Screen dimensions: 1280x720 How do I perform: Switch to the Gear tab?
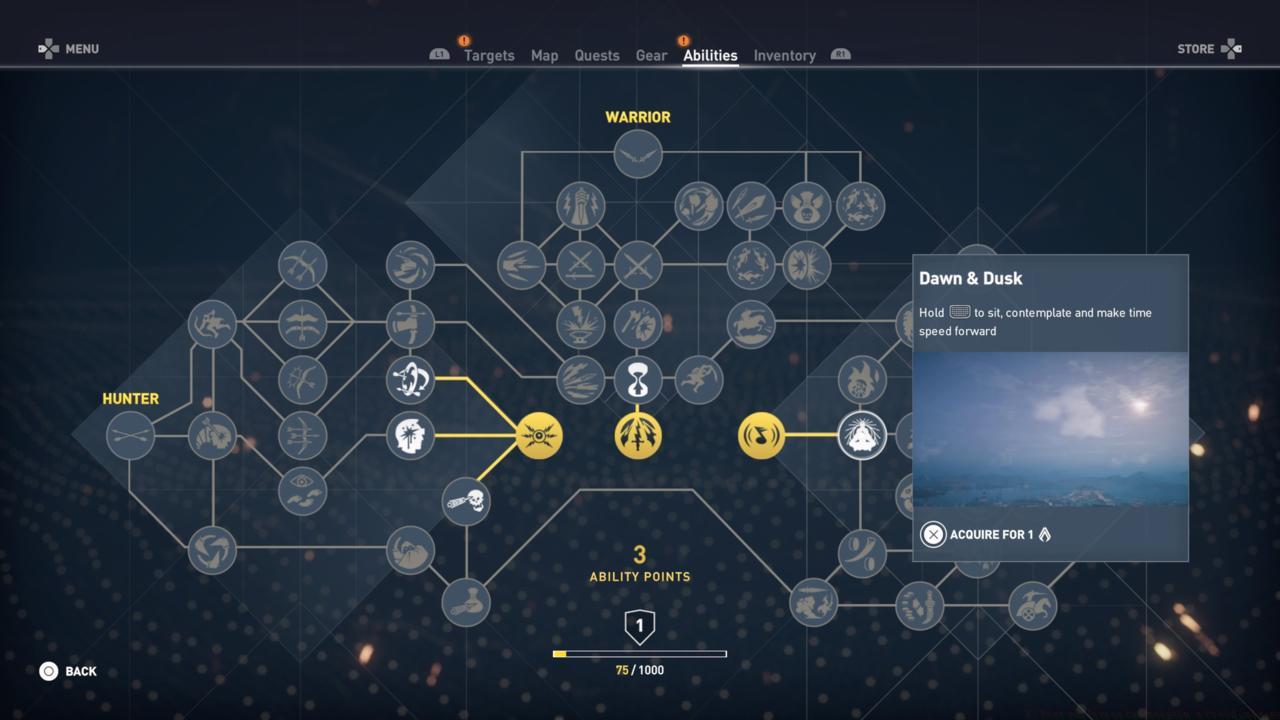click(x=651, y=55)
